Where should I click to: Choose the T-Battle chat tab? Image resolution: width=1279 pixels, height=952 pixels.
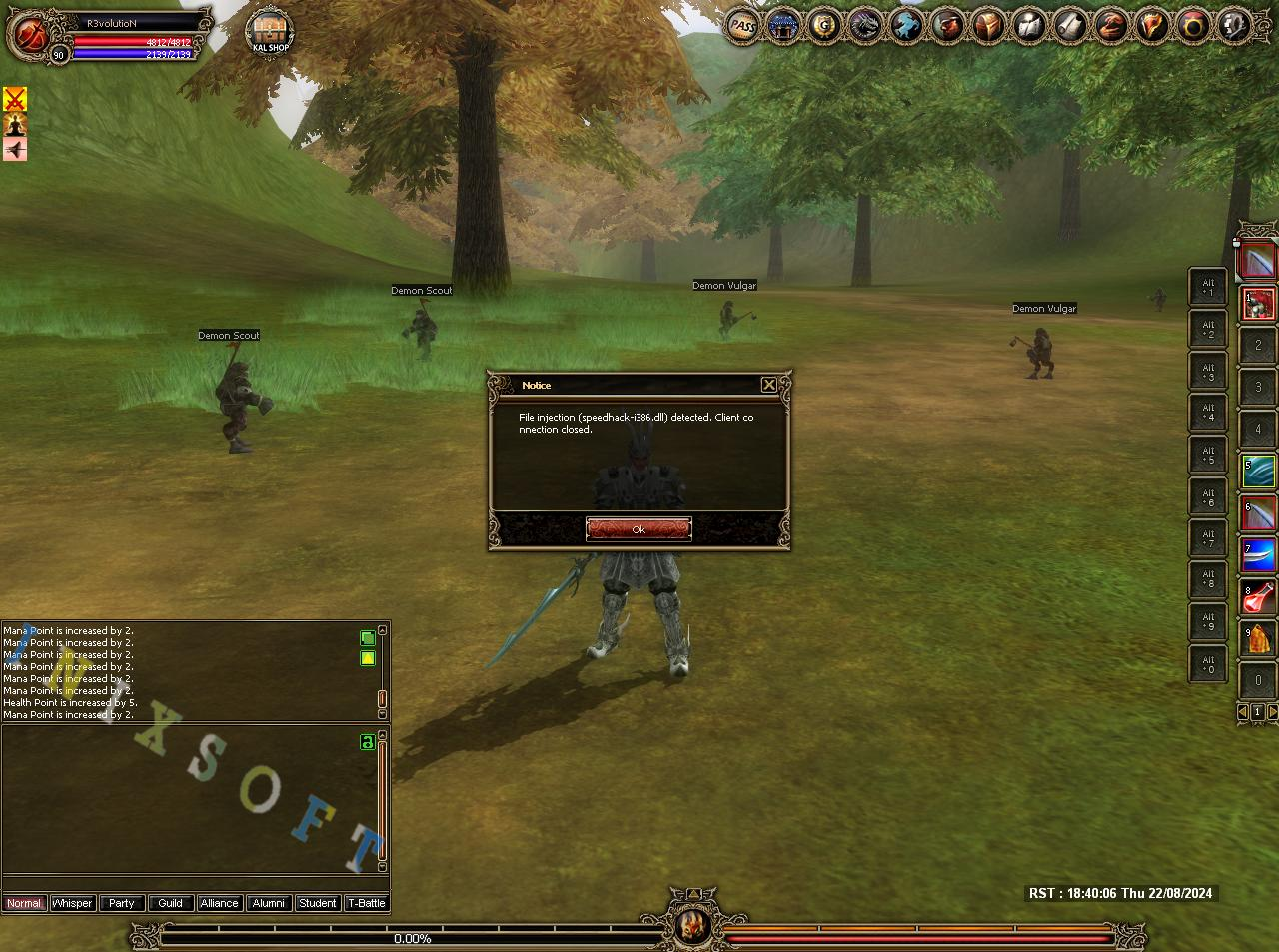(366, 903)
